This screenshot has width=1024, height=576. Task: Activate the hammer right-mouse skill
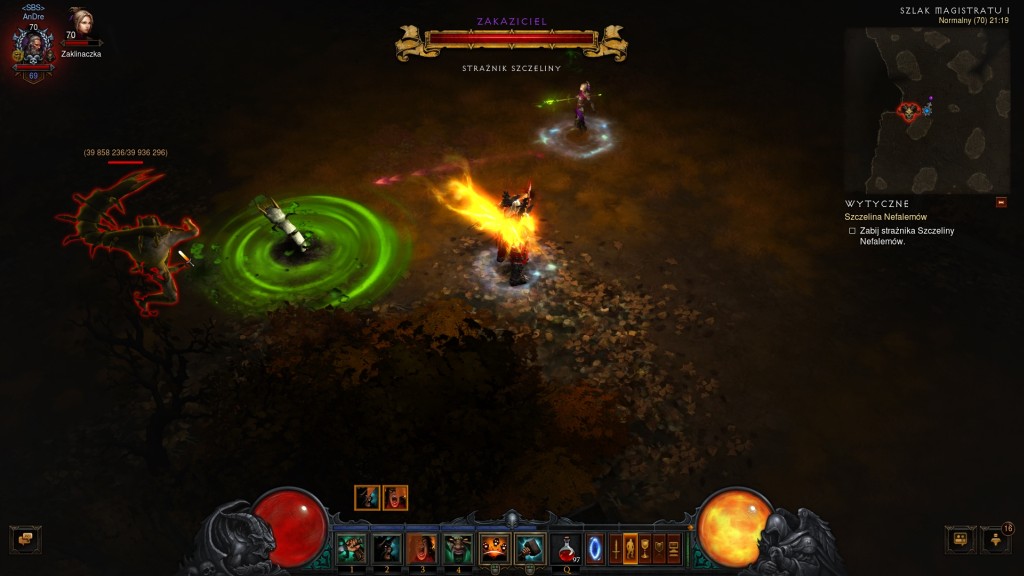pyautogui.click(x=529, y=549)
